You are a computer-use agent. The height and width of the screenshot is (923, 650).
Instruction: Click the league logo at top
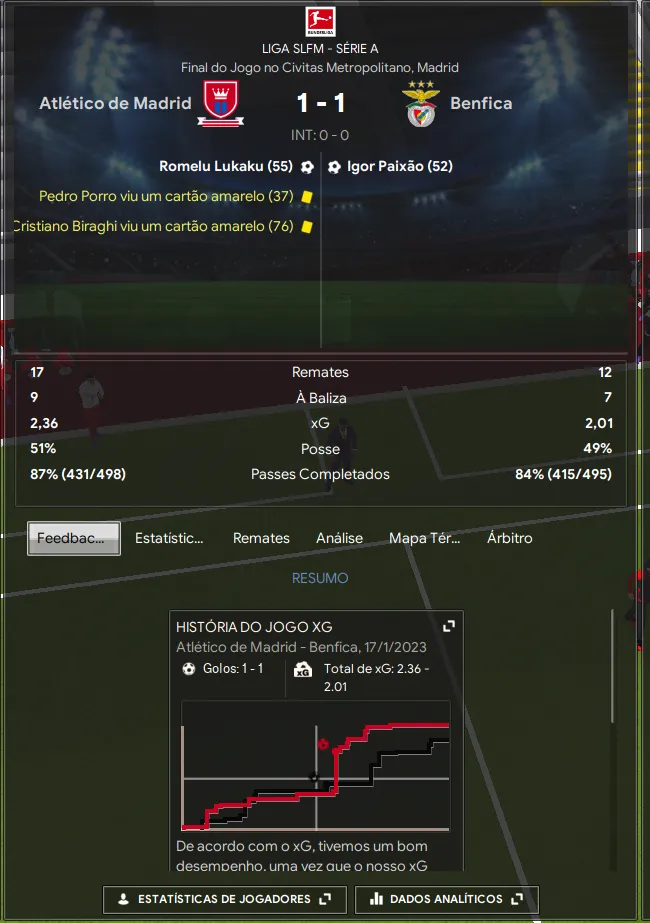[x=320, y=21]
